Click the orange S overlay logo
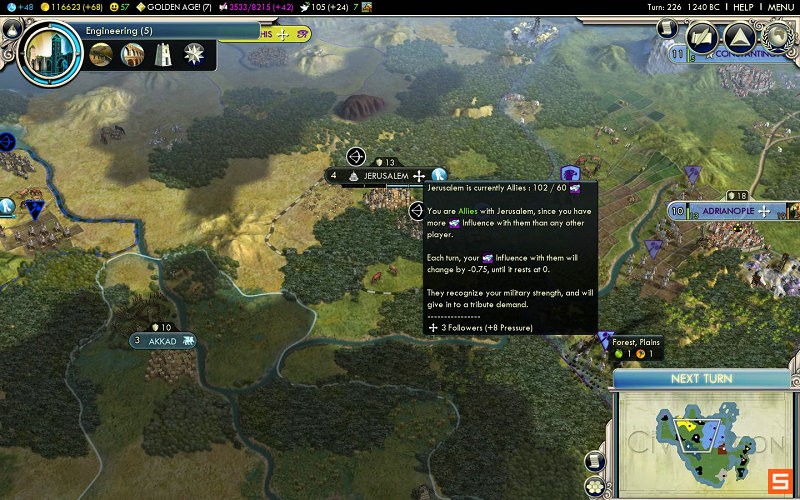800x500 pixels. tap(779, 479)
